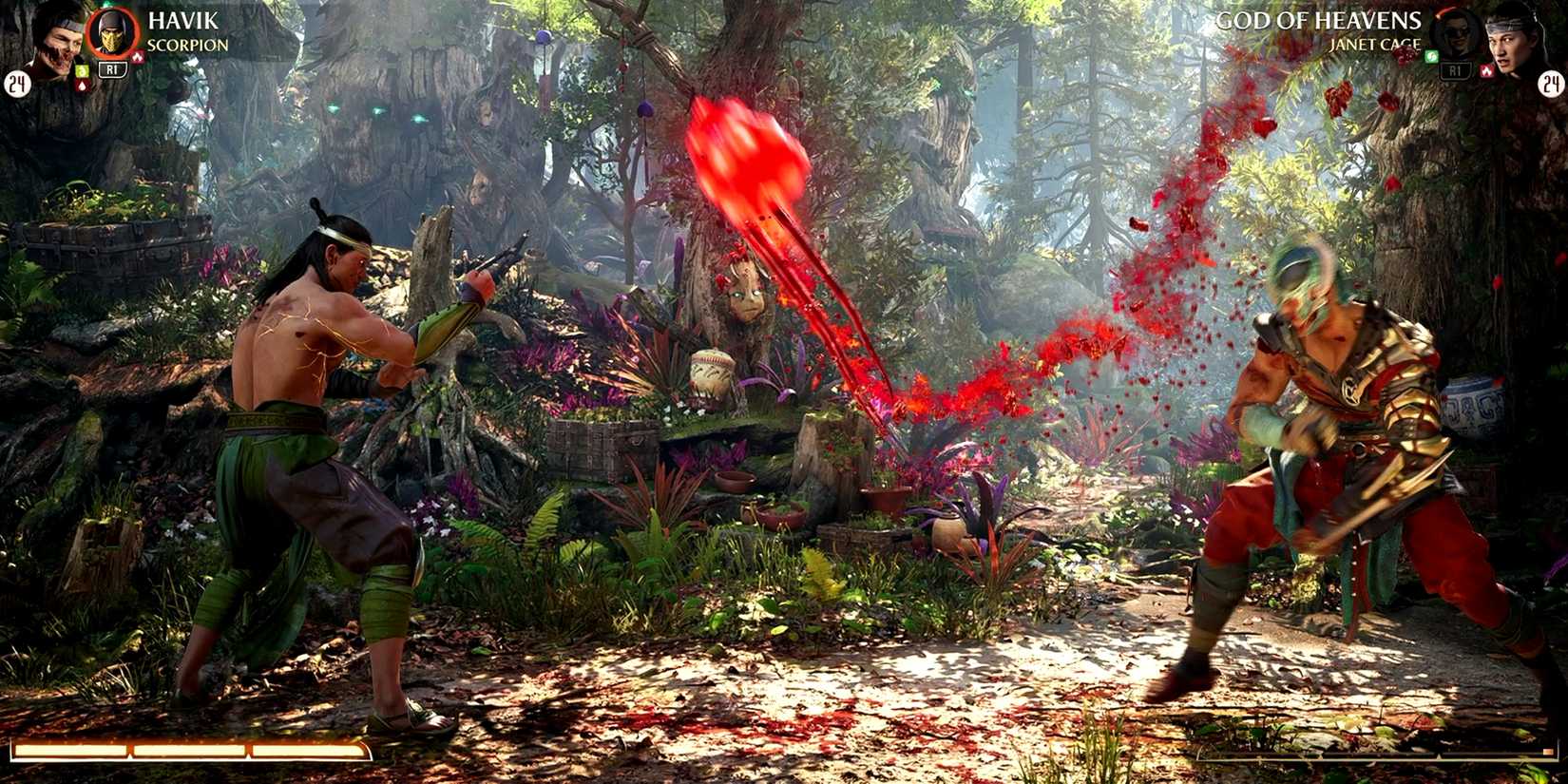The width and height of the screenshot is (1568, 784).
Task: Click the HAVIK name label
Action: pyautogui.click(x=182, y=21)
